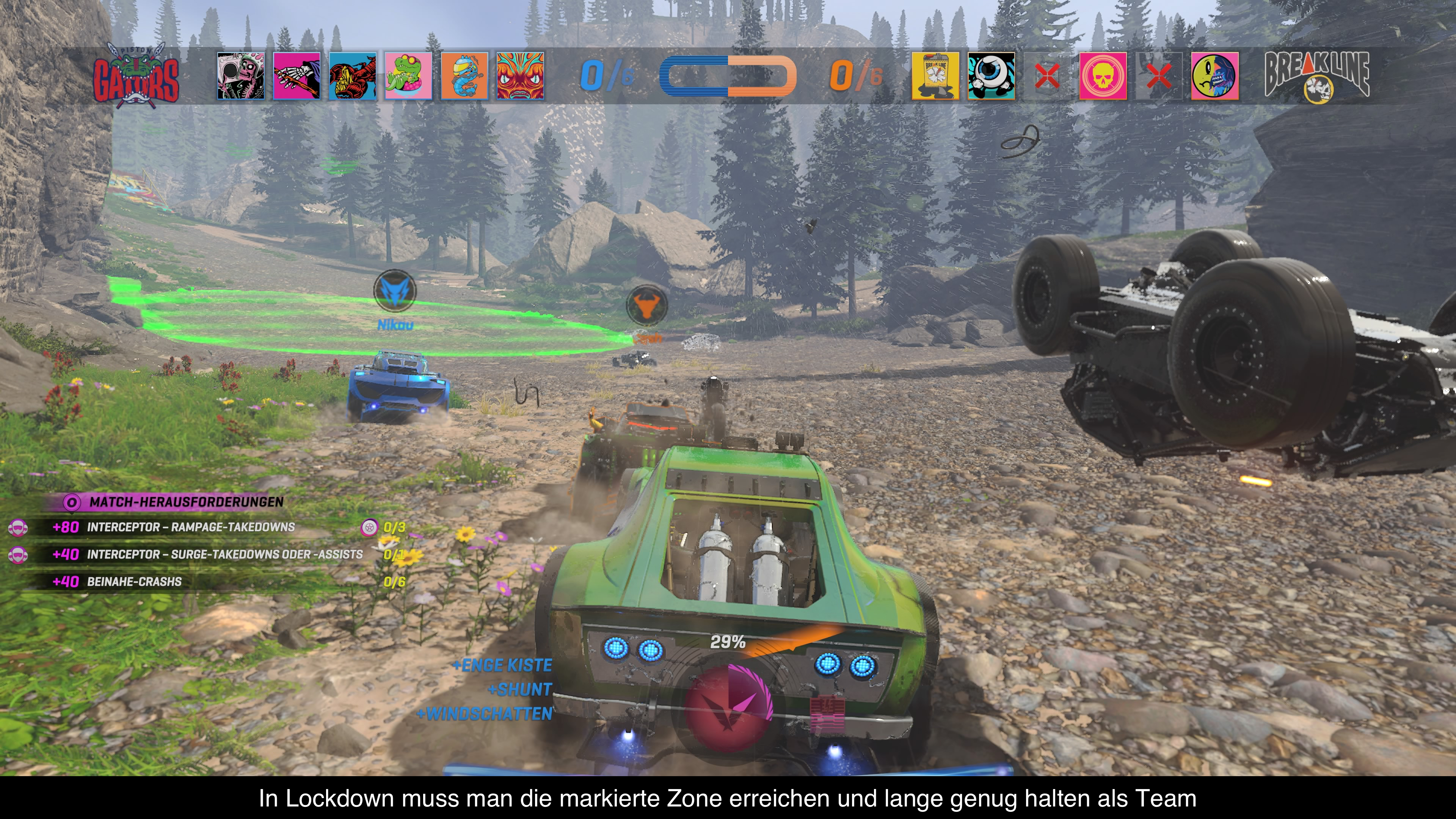Select the Interceptor Rampage-Takedowns challenge row

click(x=190, y=527)
